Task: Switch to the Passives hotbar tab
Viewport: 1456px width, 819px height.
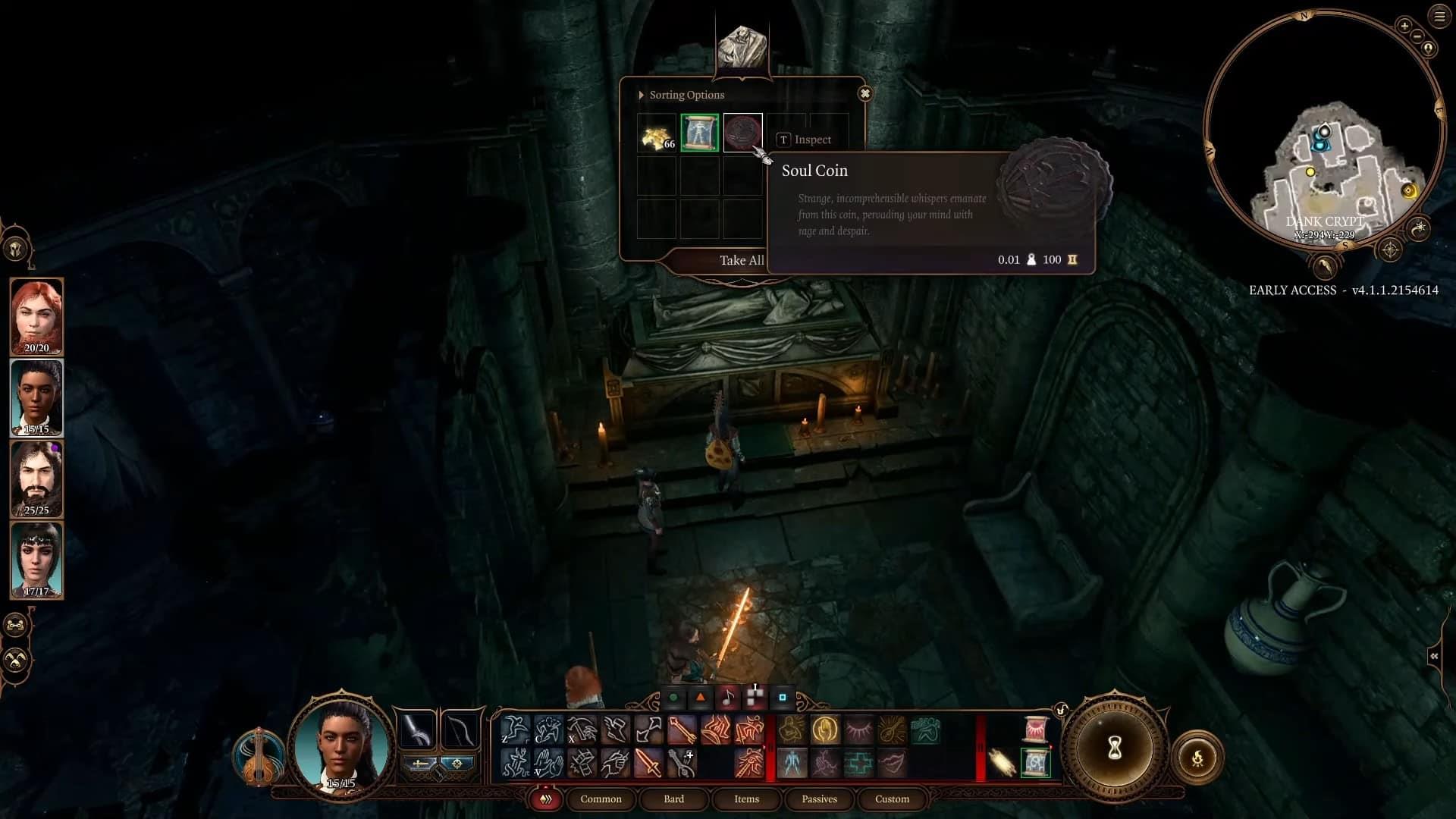Action: tap(819, 799)
